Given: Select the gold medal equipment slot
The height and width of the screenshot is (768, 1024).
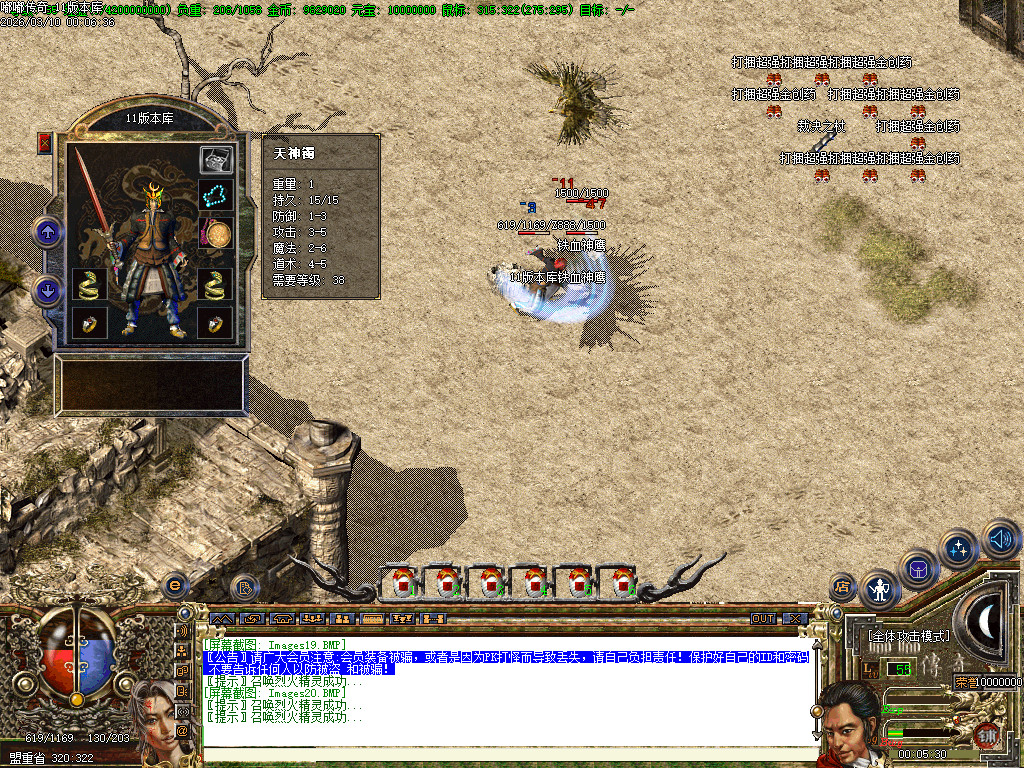Looking at the screenshot, I should (217, 233).
